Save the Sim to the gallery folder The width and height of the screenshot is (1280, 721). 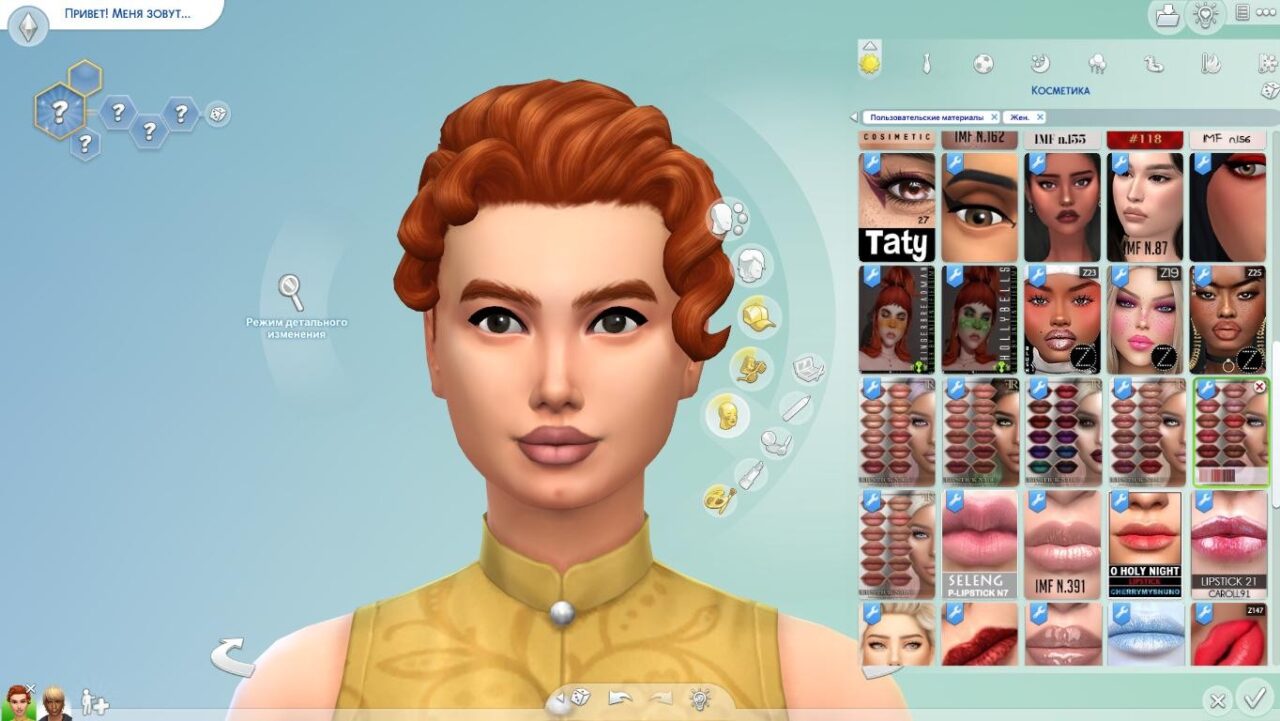(1167, 15)
